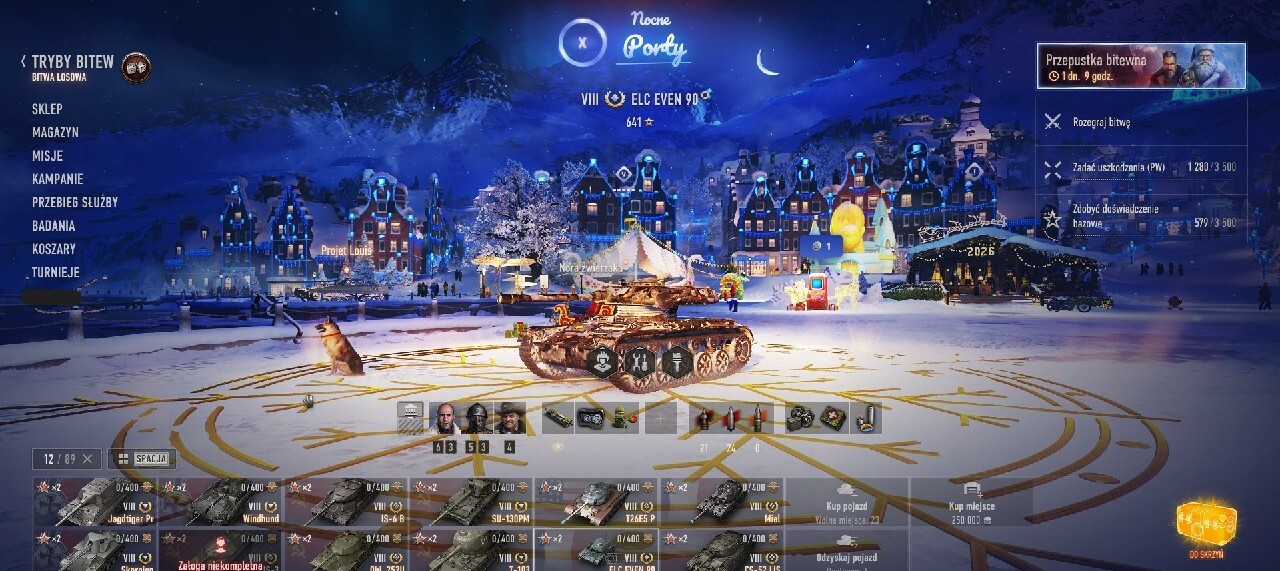The width and height of the screenshot is (1280, 571).
Task: Open the Tryby Bitew battle mode selector
Action: point(72,63)
